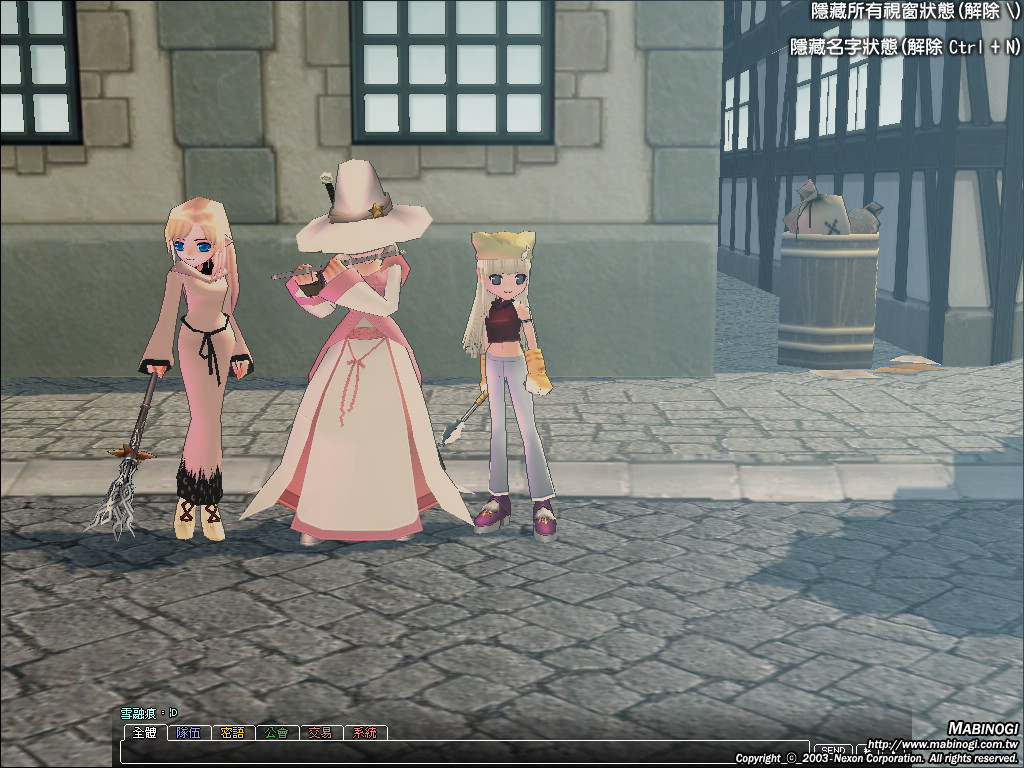Open the 系統 system message tab
Viewport: 1024px width, 768px height.
365,733
